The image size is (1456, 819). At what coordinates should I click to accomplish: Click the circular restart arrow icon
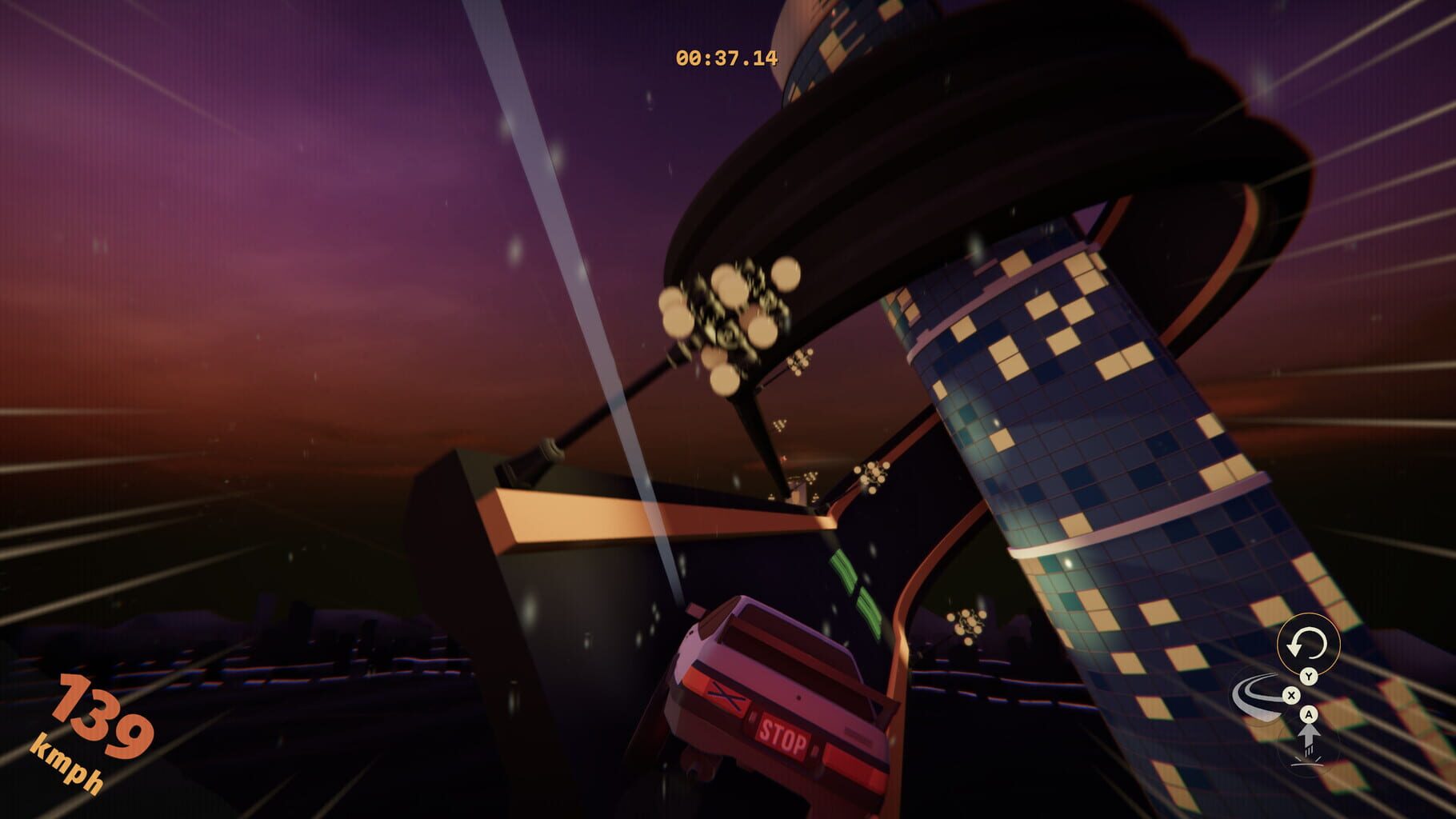pos(1308,643)
